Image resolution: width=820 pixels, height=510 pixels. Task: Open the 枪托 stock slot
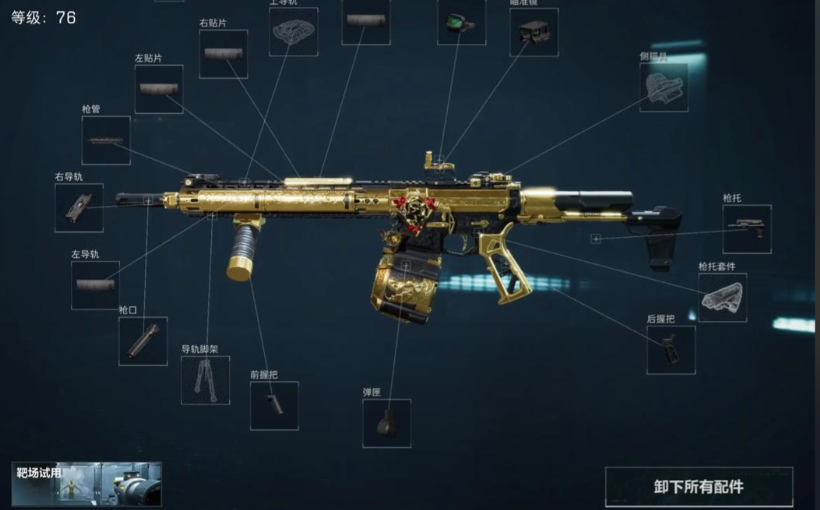747,229
